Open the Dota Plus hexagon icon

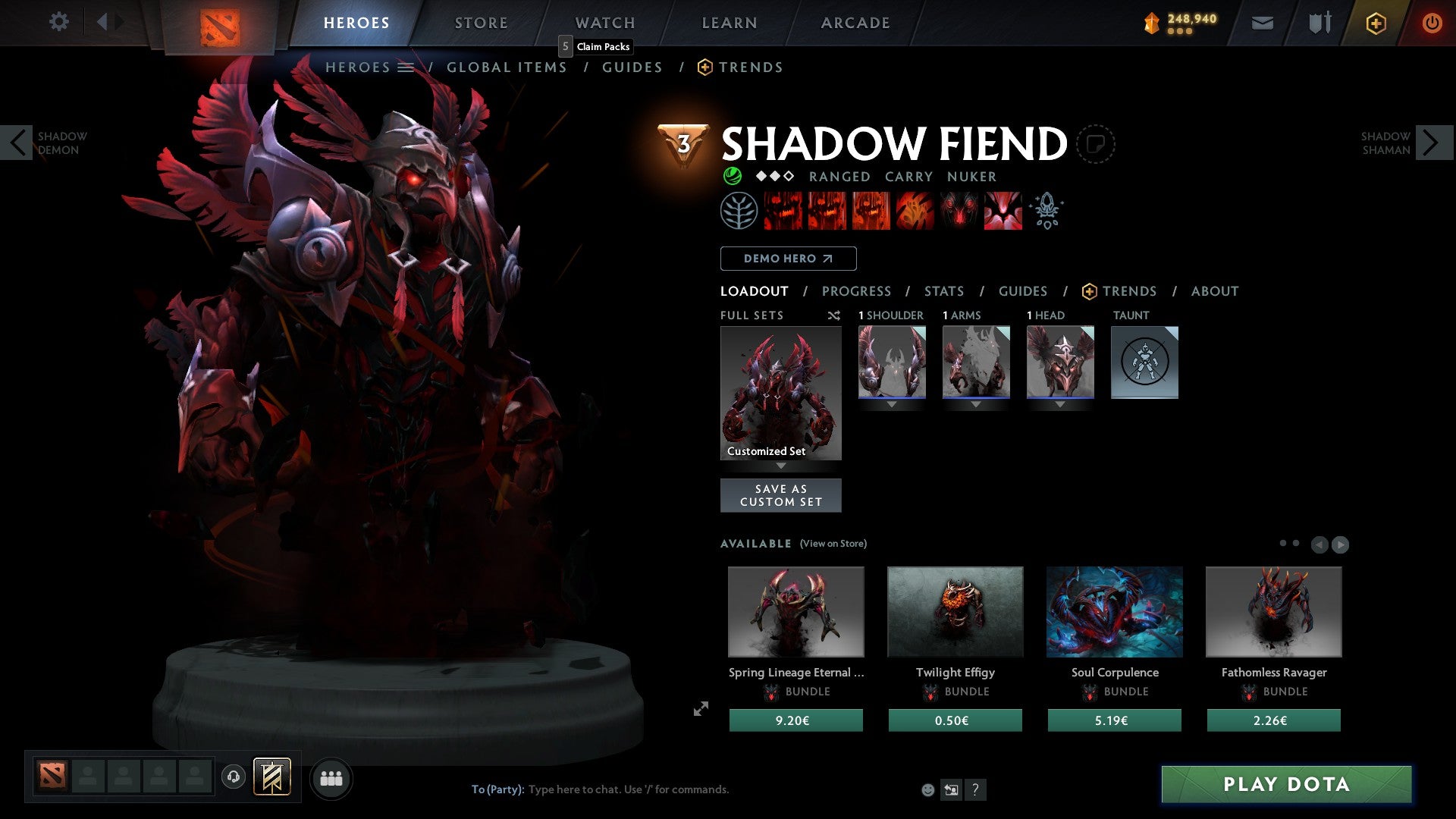[x=1375, y=23]
